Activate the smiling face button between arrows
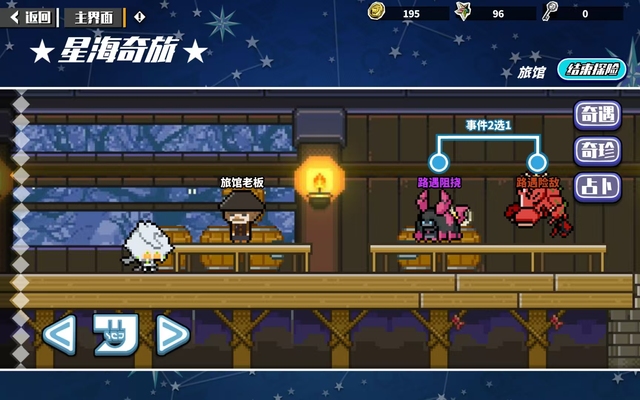 tap(115, 334)
